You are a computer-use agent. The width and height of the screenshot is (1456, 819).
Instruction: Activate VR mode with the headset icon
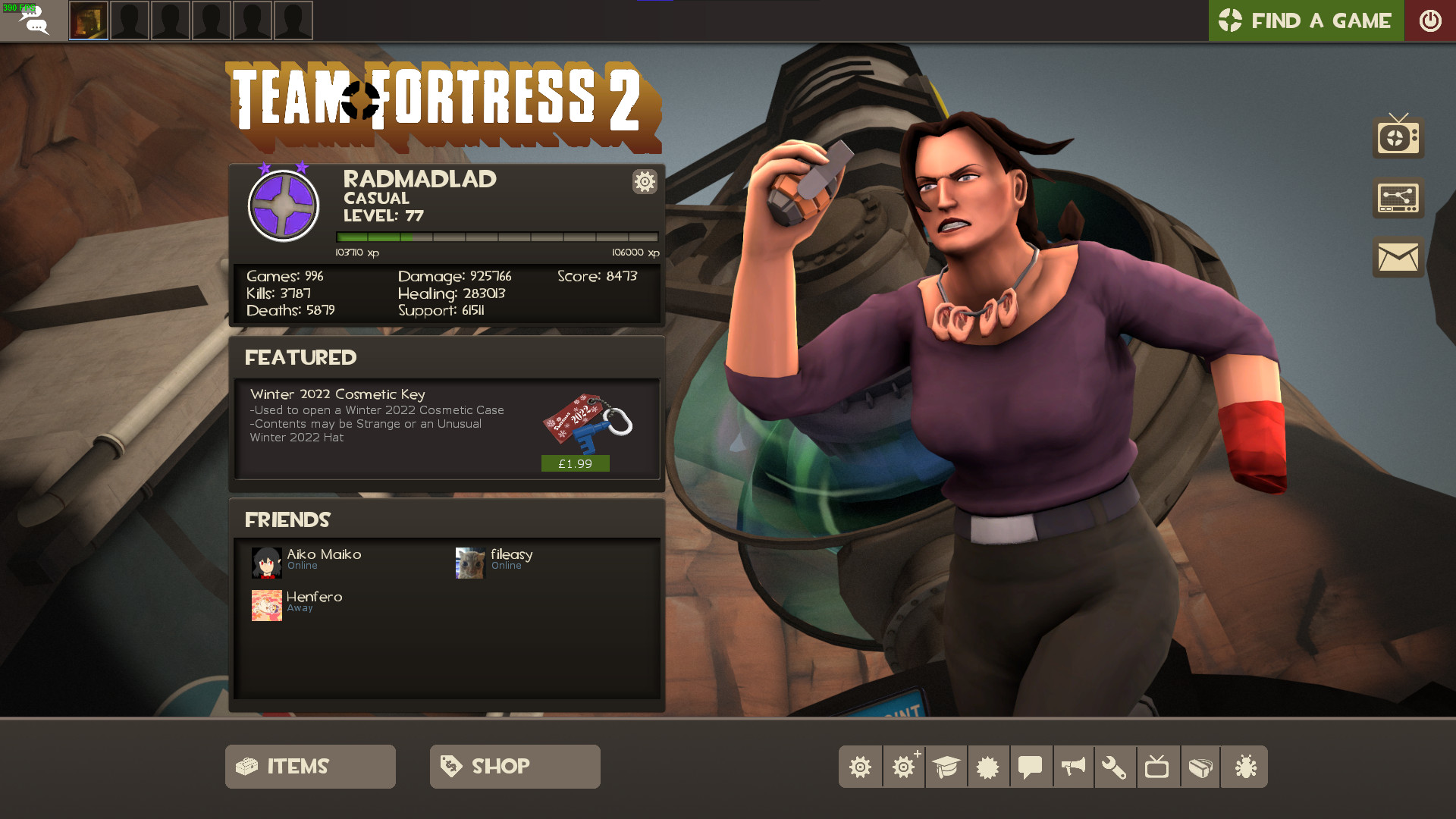(1200, 767)
